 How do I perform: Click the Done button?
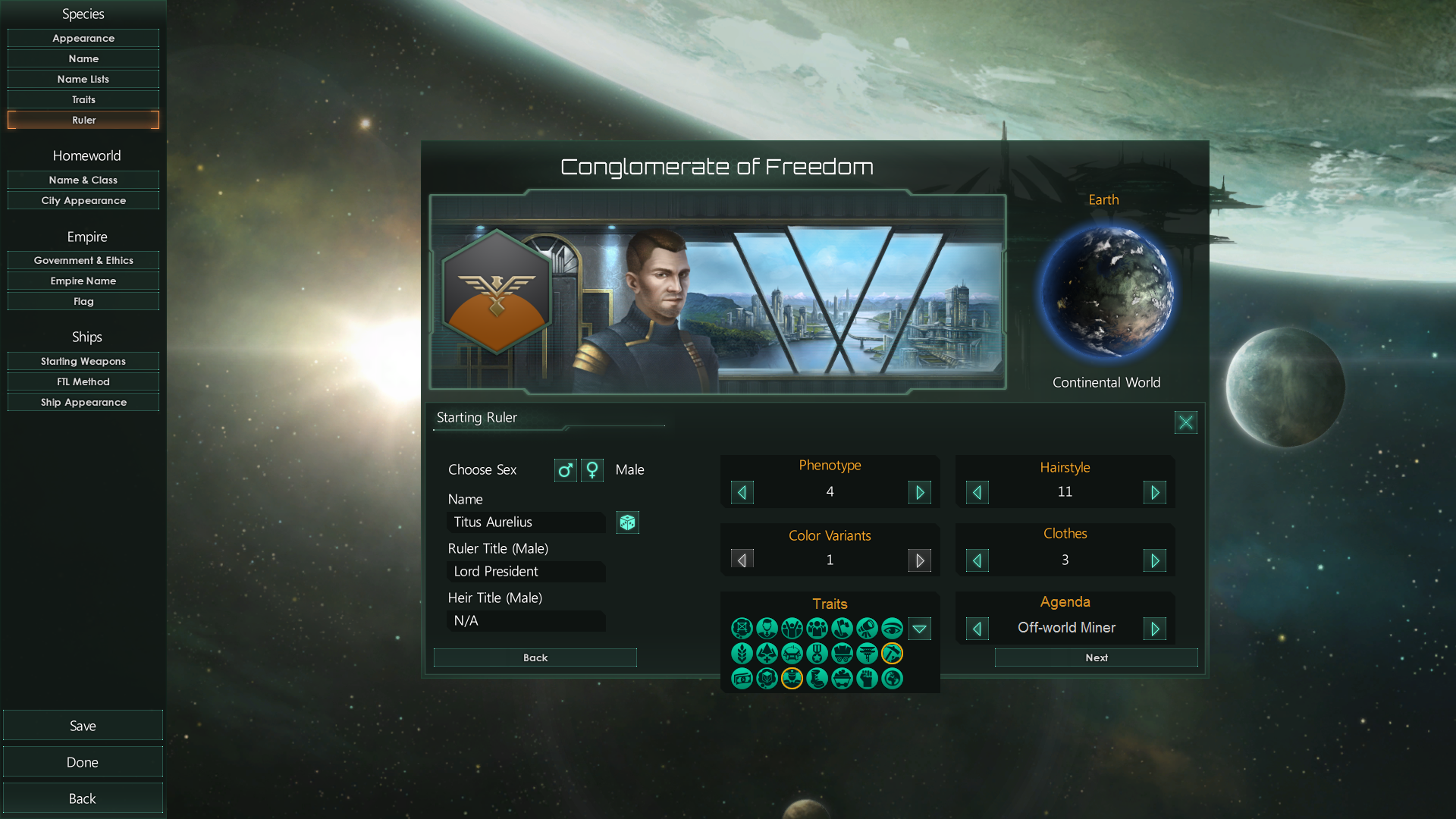[83, 761]
